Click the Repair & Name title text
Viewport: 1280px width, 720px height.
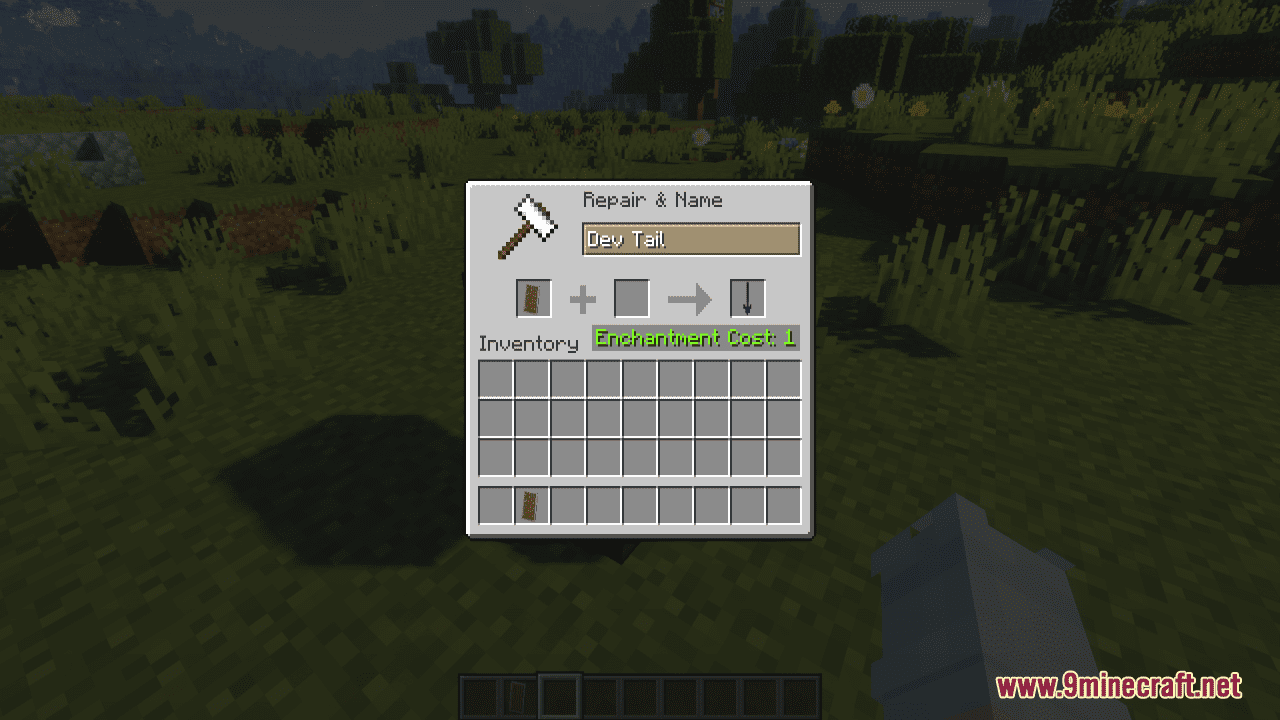(652, 200)
